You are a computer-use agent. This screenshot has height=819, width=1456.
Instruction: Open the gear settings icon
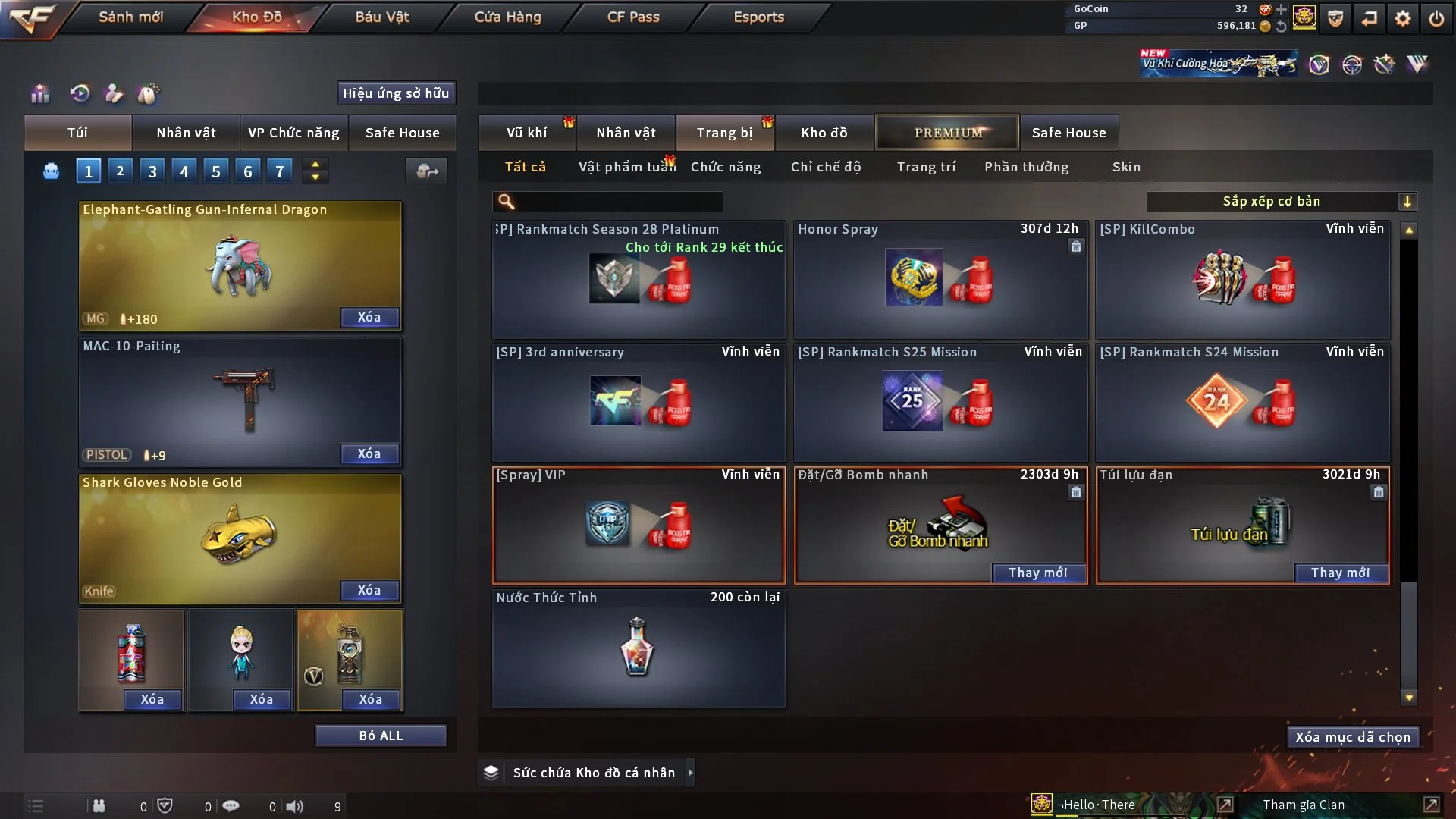(x=1403, y=18)
